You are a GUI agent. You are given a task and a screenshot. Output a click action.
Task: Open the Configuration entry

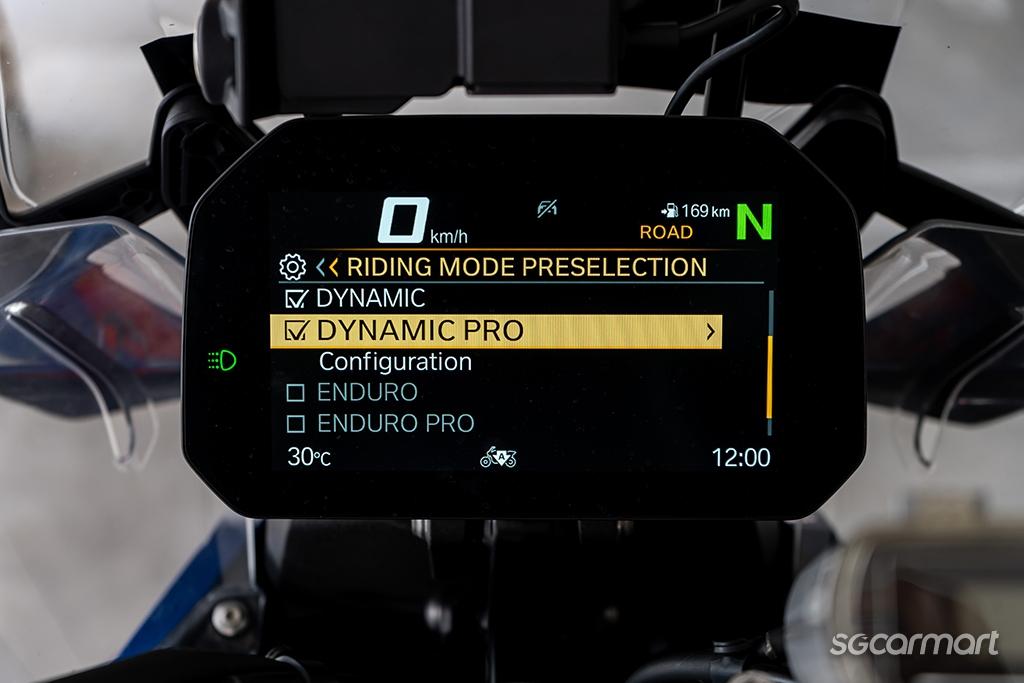tap(395, 362)
